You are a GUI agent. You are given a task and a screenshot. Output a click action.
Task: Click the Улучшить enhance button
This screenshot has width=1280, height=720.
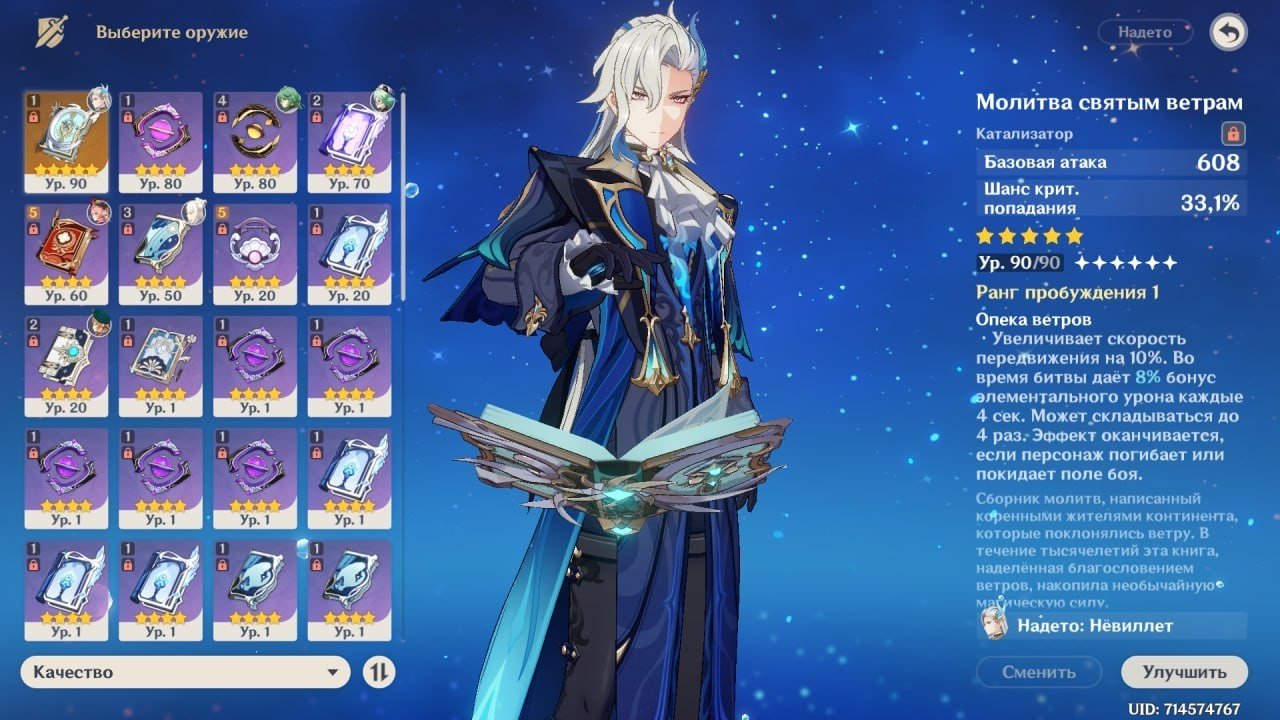pos(1184,672)
